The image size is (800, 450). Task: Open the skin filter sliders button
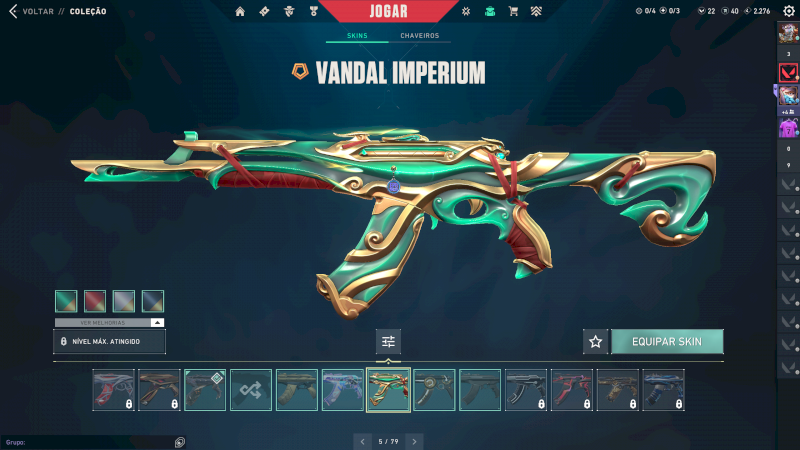coord(389,342)
